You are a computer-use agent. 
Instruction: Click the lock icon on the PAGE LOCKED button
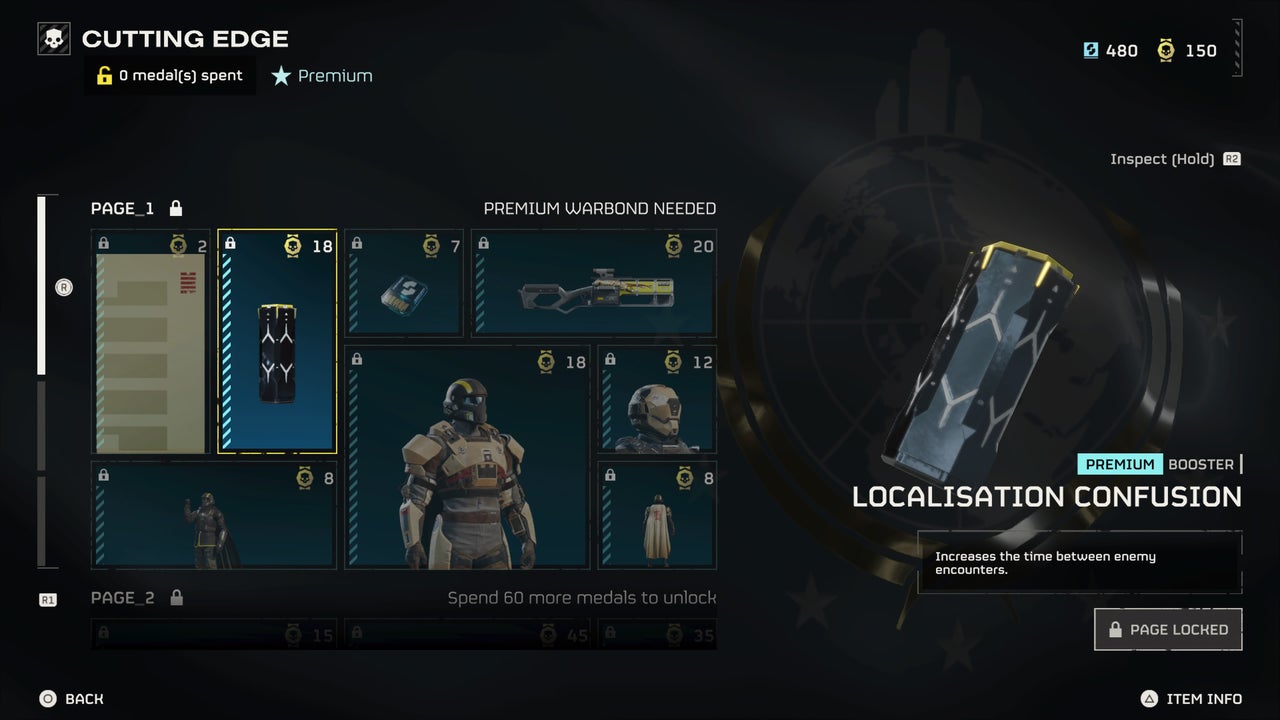click(1113, 630)
